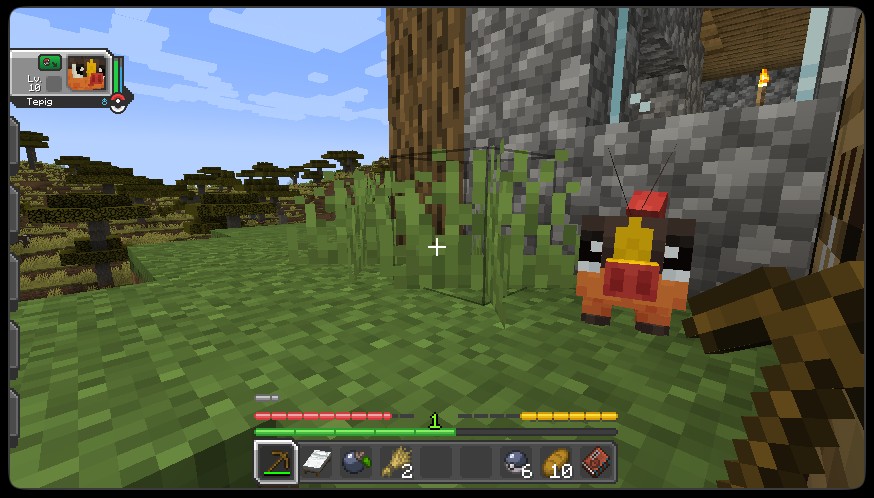Click the red Poké Ball beside Tepig's name
This screenshot has height=498, width=874.
point(118,101)
